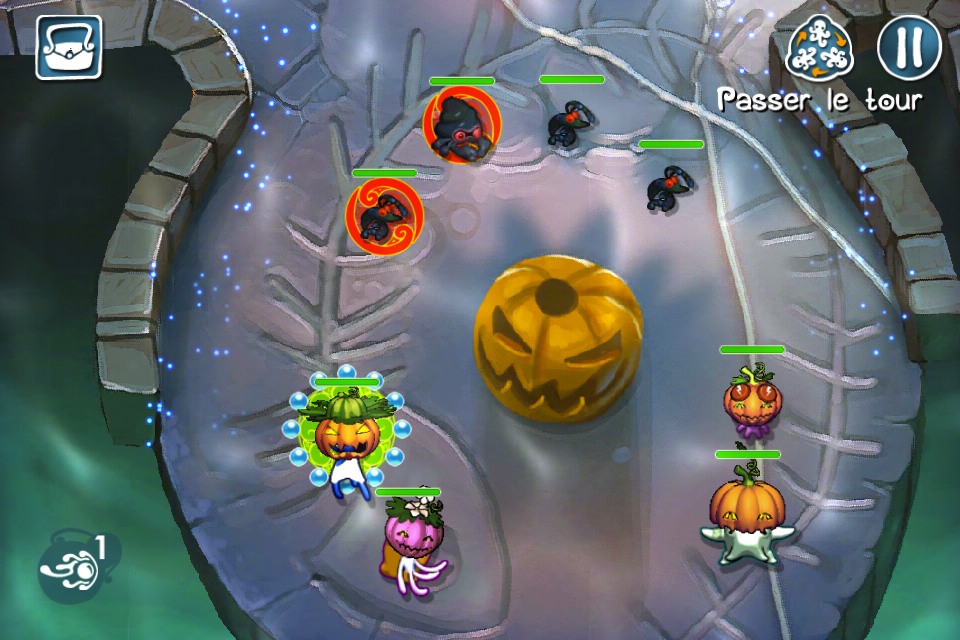Open the bag inventory icon

tap(69, 47)
